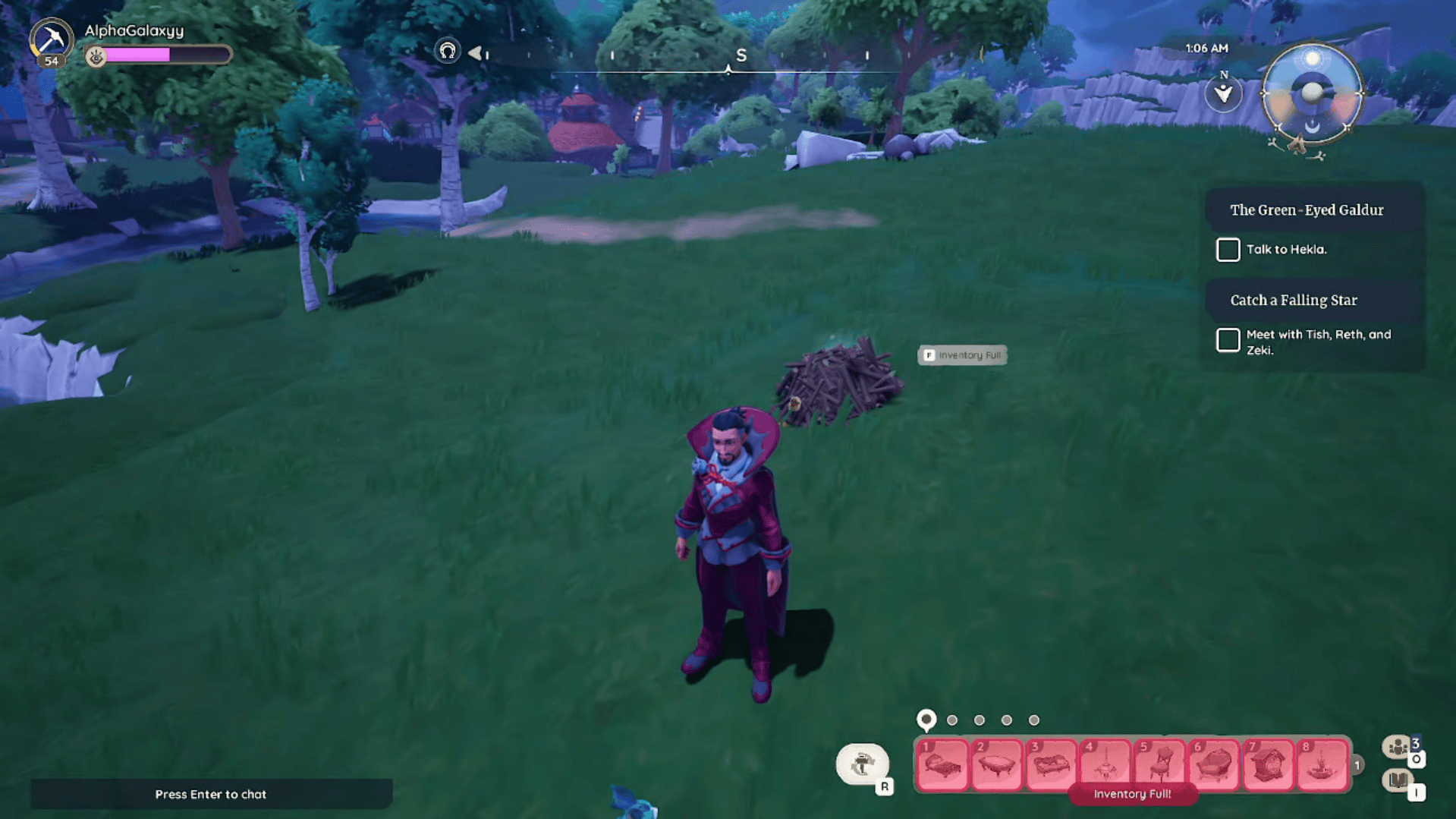The width and height of the screenshot is (1456, 819).
Task: Switch to the second hotbar page dot
Action: [x=952, y=719]
